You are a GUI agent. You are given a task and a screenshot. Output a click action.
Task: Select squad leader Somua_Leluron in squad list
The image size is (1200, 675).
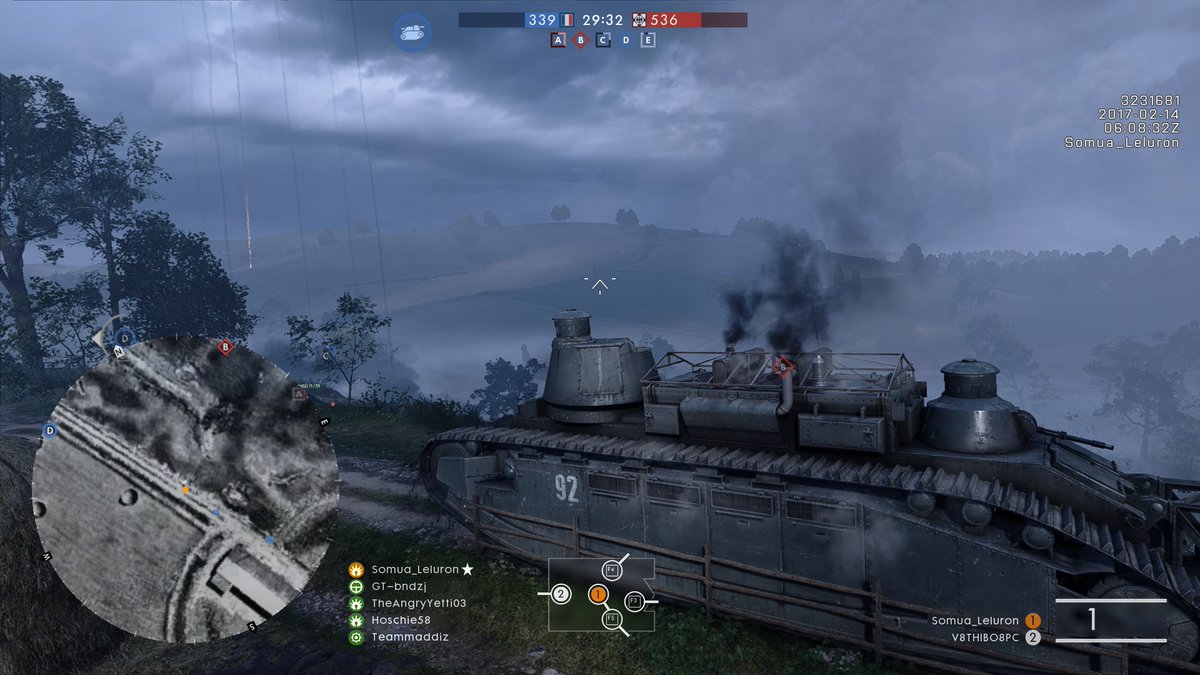[413, 569]
